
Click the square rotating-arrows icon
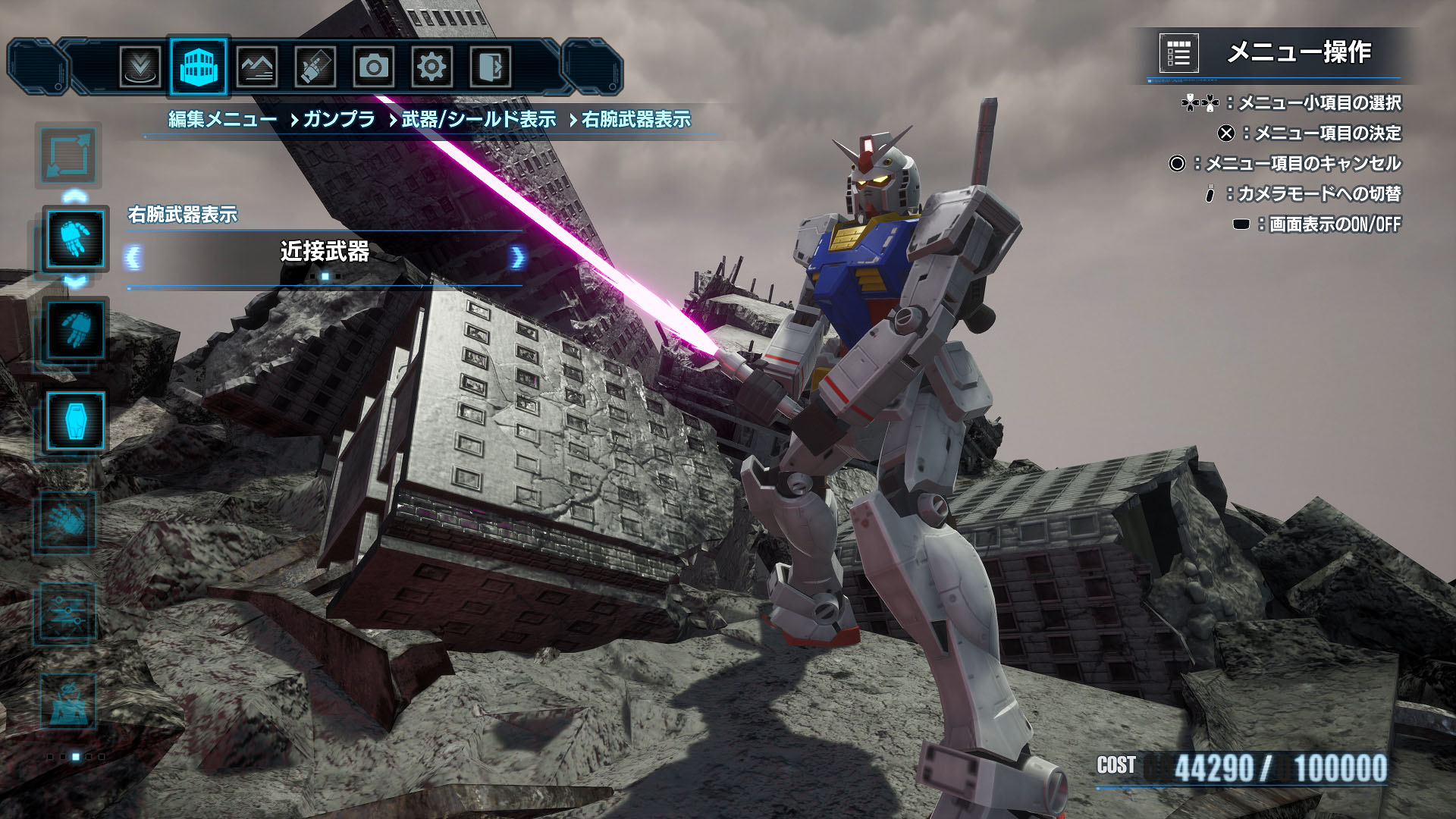(x=68, y=155)
